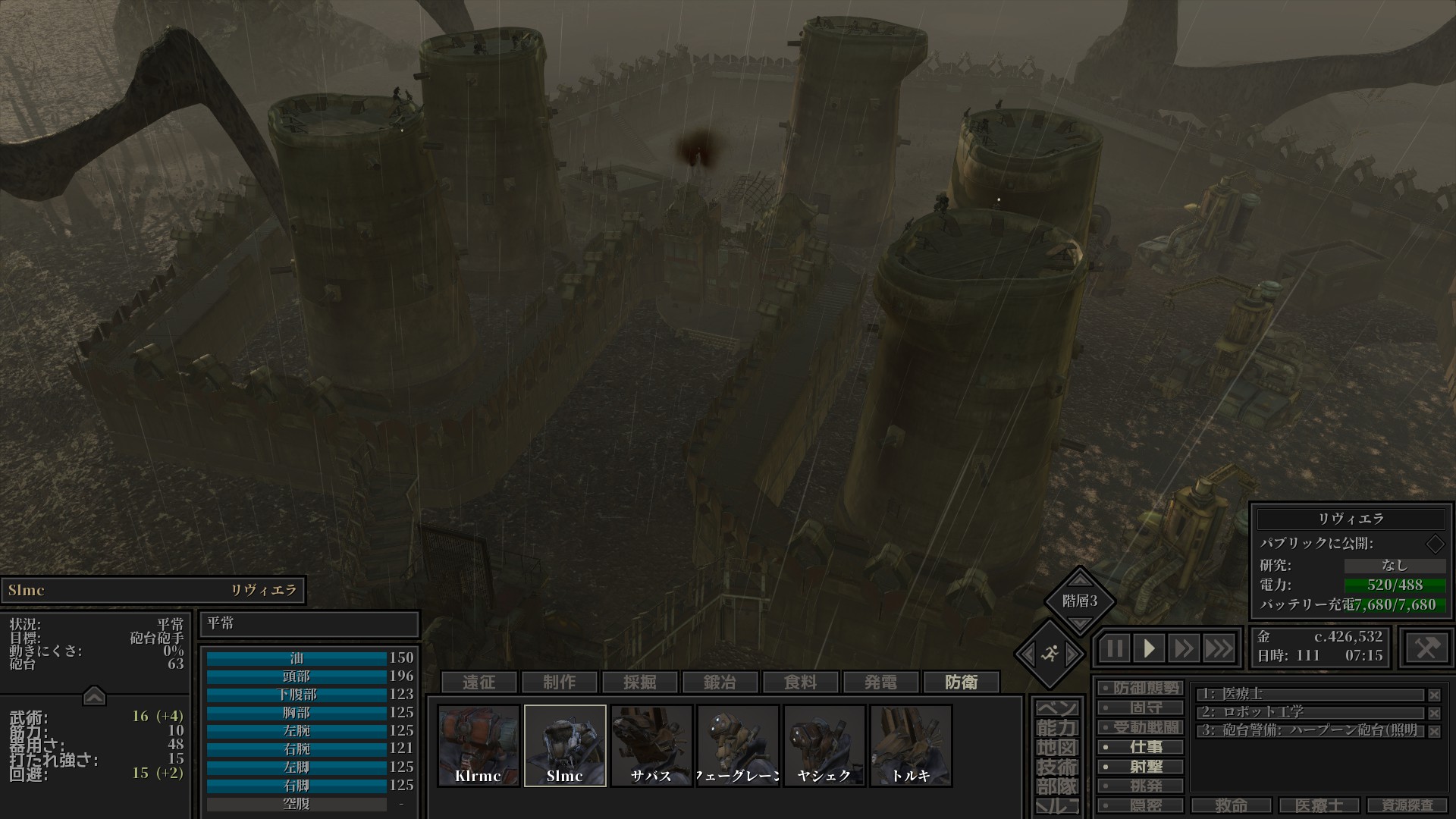Select the 発電 squad tab

[881, 682]
